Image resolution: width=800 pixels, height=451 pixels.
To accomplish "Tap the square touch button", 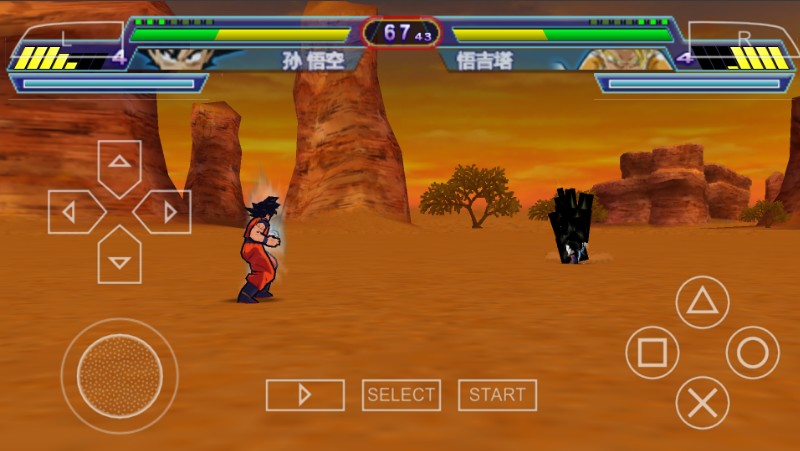I will (652, 353).
